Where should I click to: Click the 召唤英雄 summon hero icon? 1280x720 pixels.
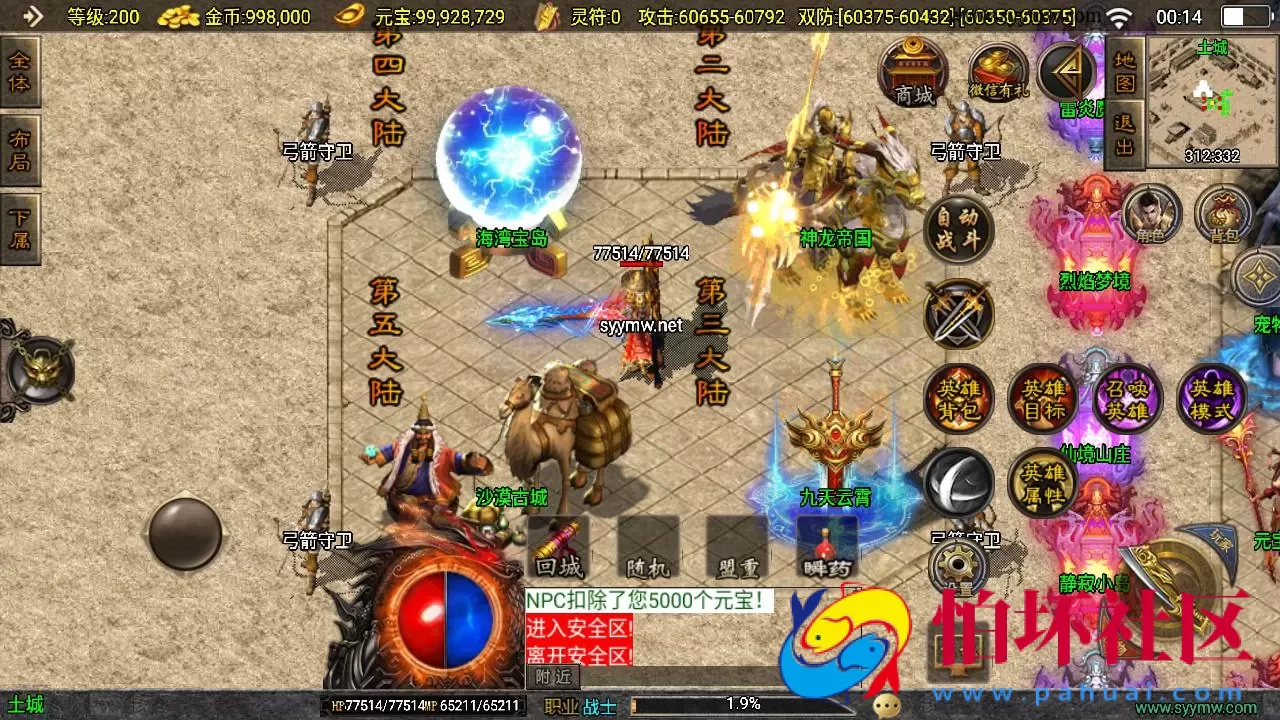click(x=1126, y=398)
